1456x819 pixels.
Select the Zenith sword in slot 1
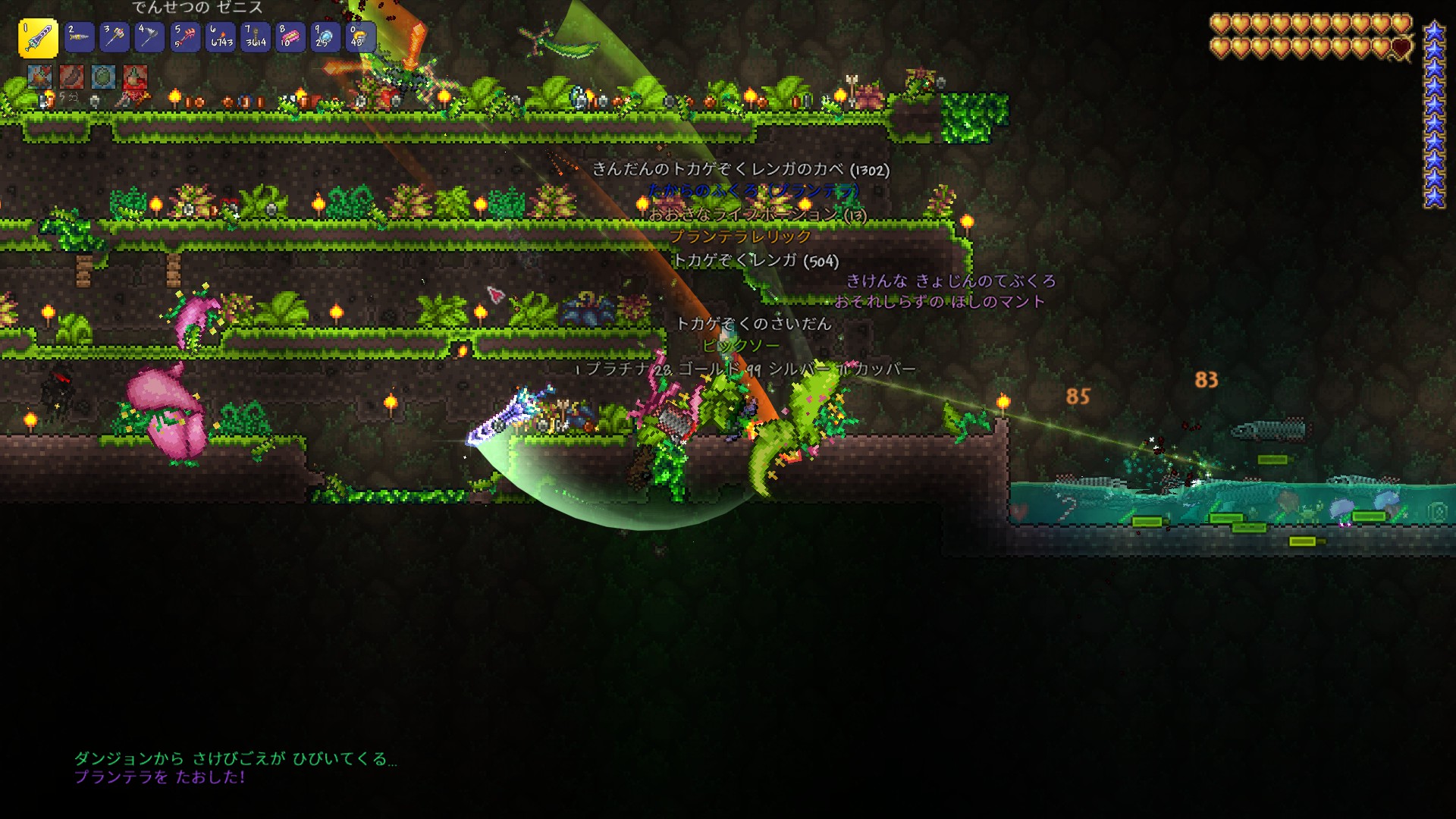click(38, 38)
